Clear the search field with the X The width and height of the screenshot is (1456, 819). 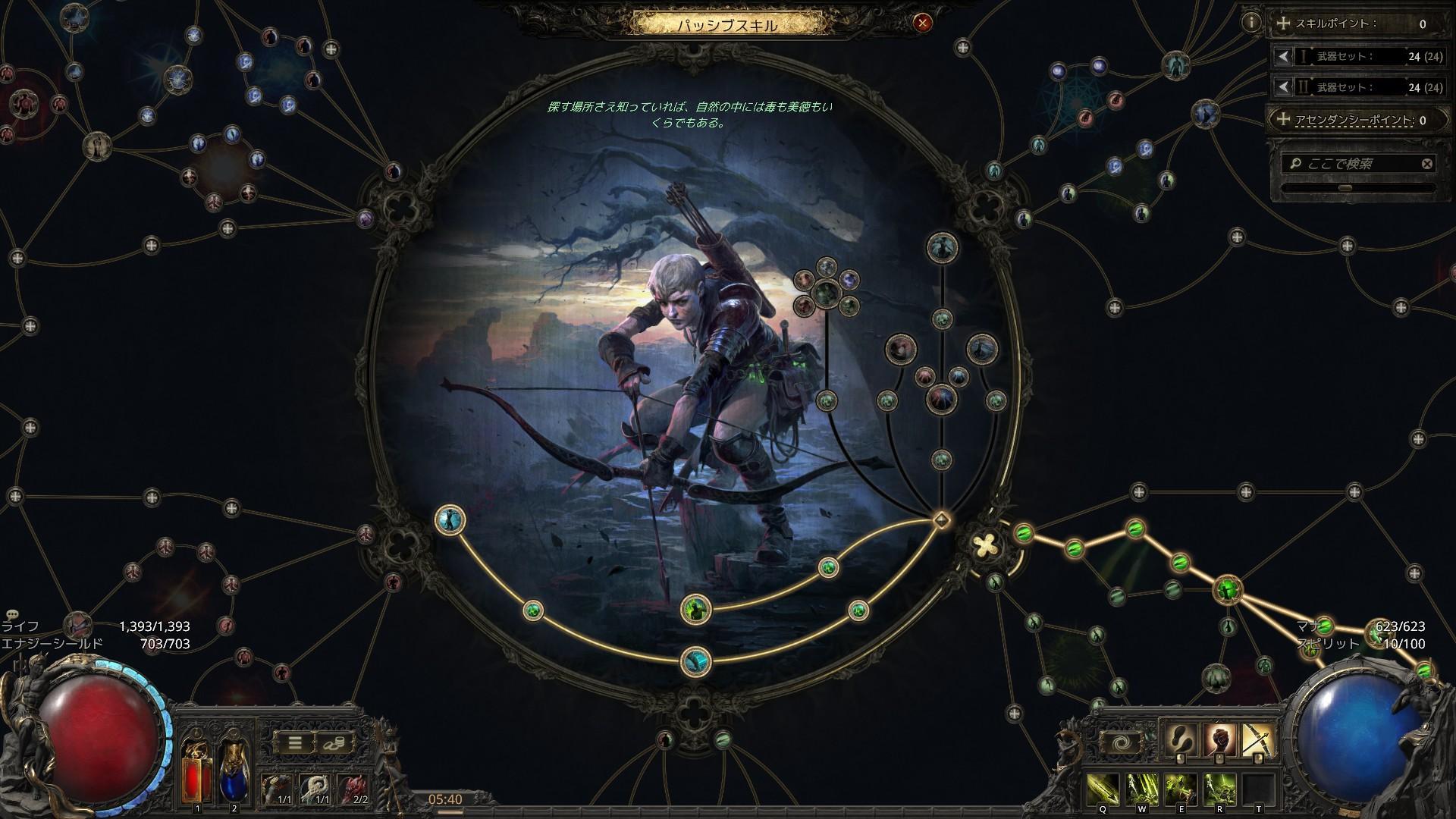coord(1426,164)
